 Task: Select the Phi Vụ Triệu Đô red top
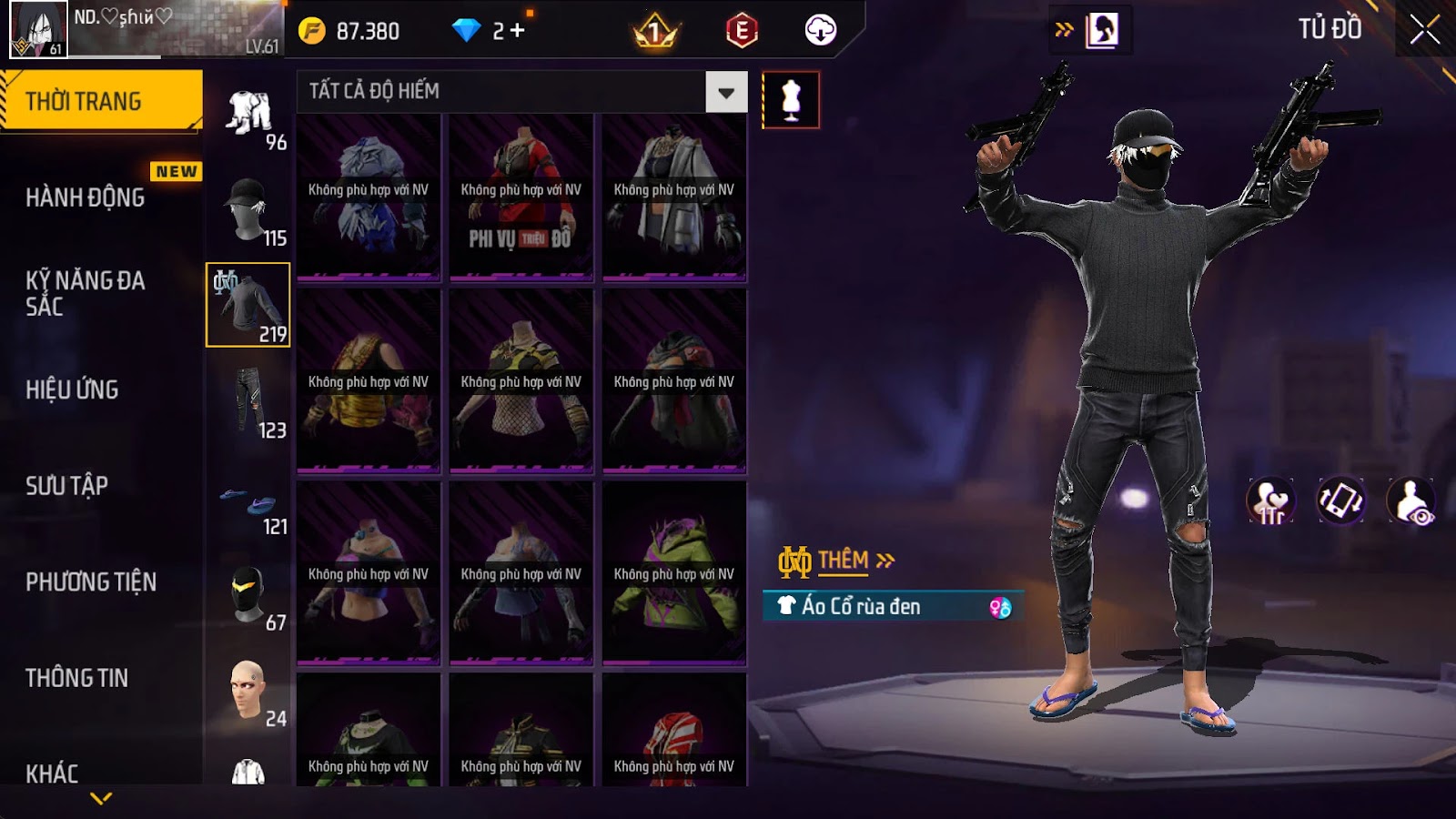click(521, 196)
